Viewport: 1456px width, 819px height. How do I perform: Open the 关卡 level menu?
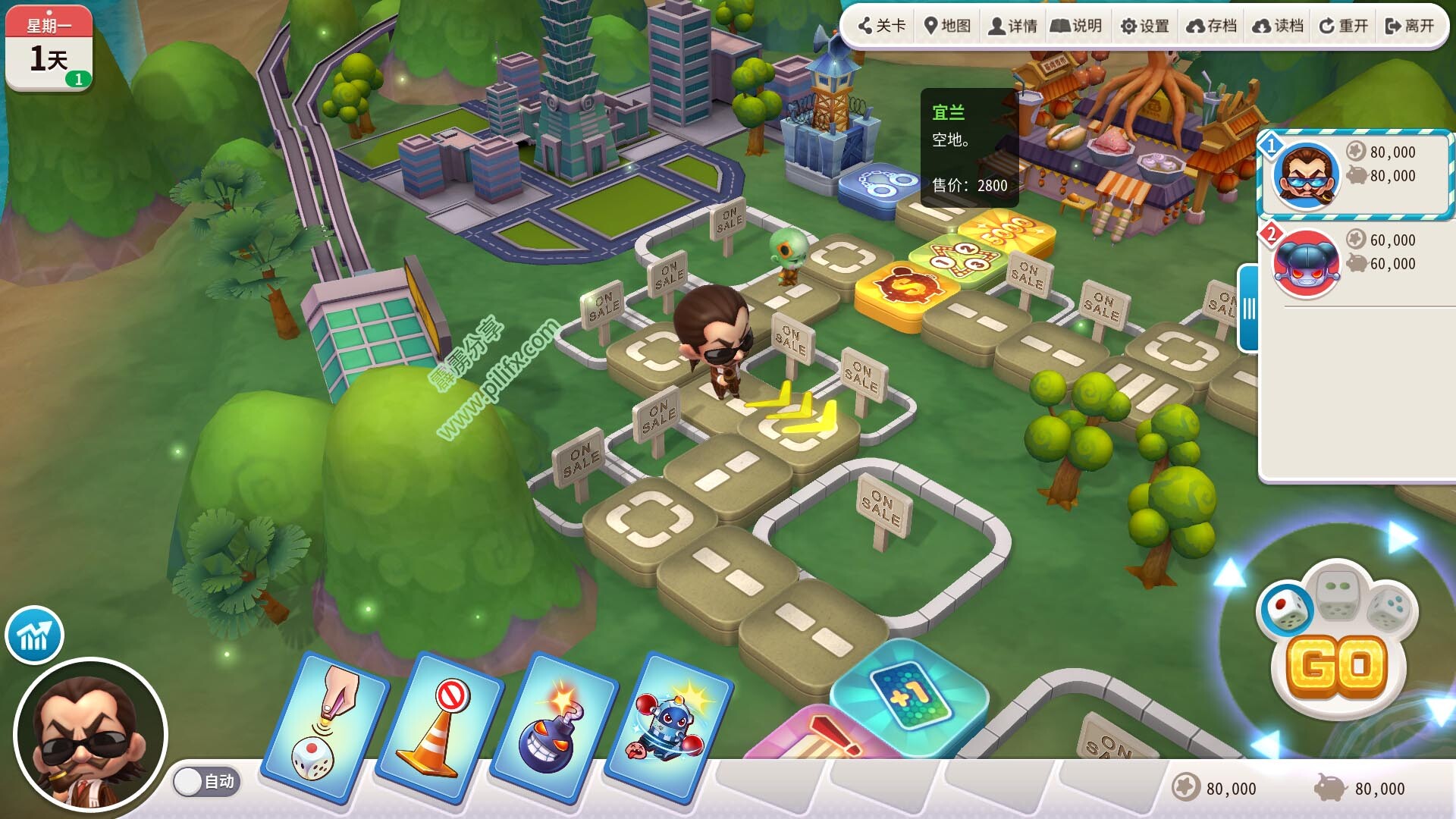click(x=882, y=27)
